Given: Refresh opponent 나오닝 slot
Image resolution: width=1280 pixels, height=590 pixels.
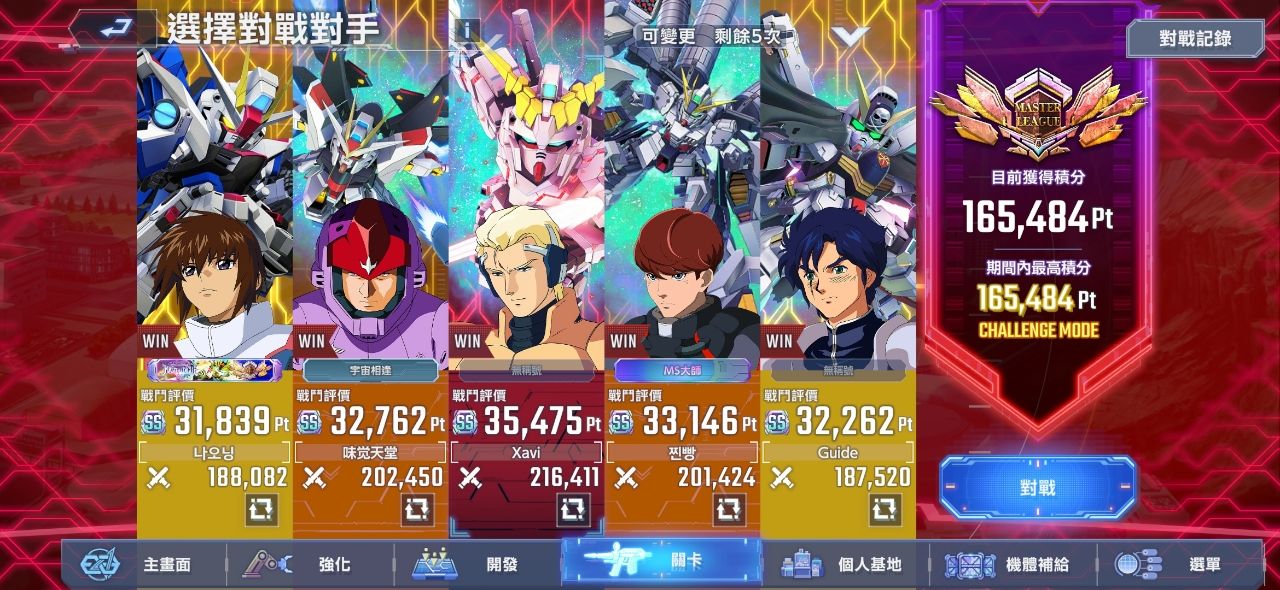Looking at the screenshot, I should click(261, 510).
